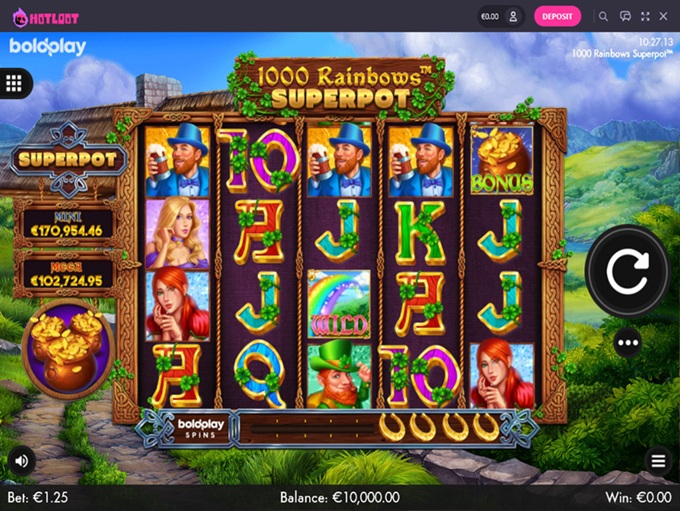680x511 pixels.
Task: Open the three-dots options button
Action: point(628,343)
